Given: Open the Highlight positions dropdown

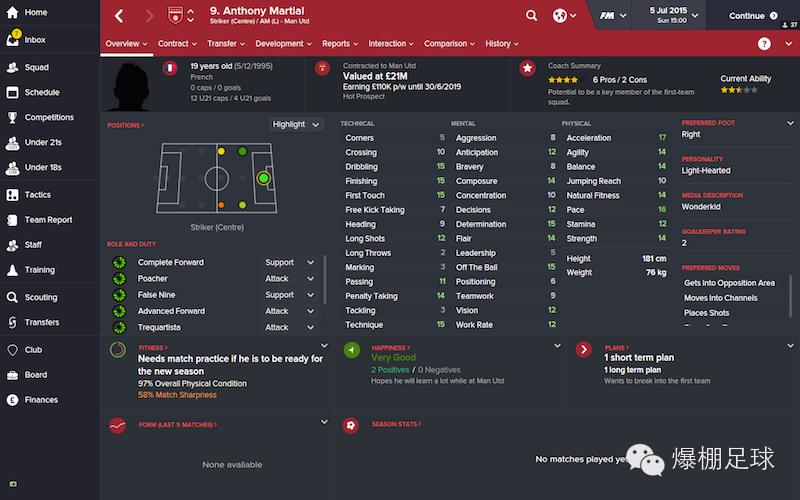Looking at the screenshot, I should click(x=296, y=124).
